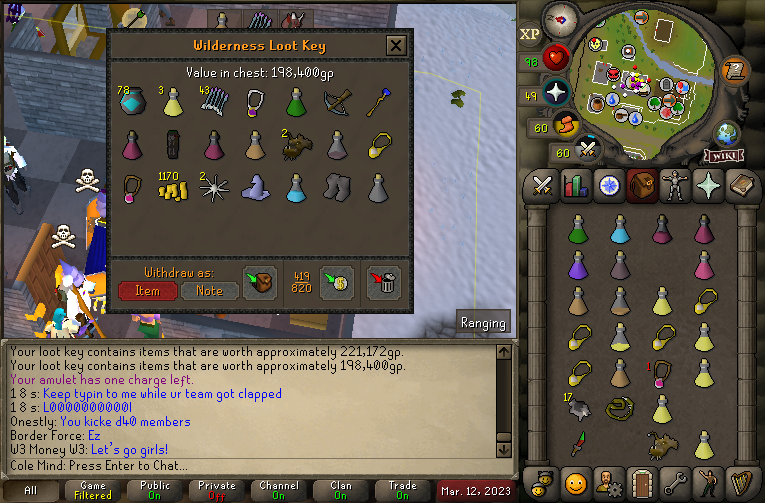Switch to the Skills tab
Screen dimensions: 765x503
tap(576, 186)
